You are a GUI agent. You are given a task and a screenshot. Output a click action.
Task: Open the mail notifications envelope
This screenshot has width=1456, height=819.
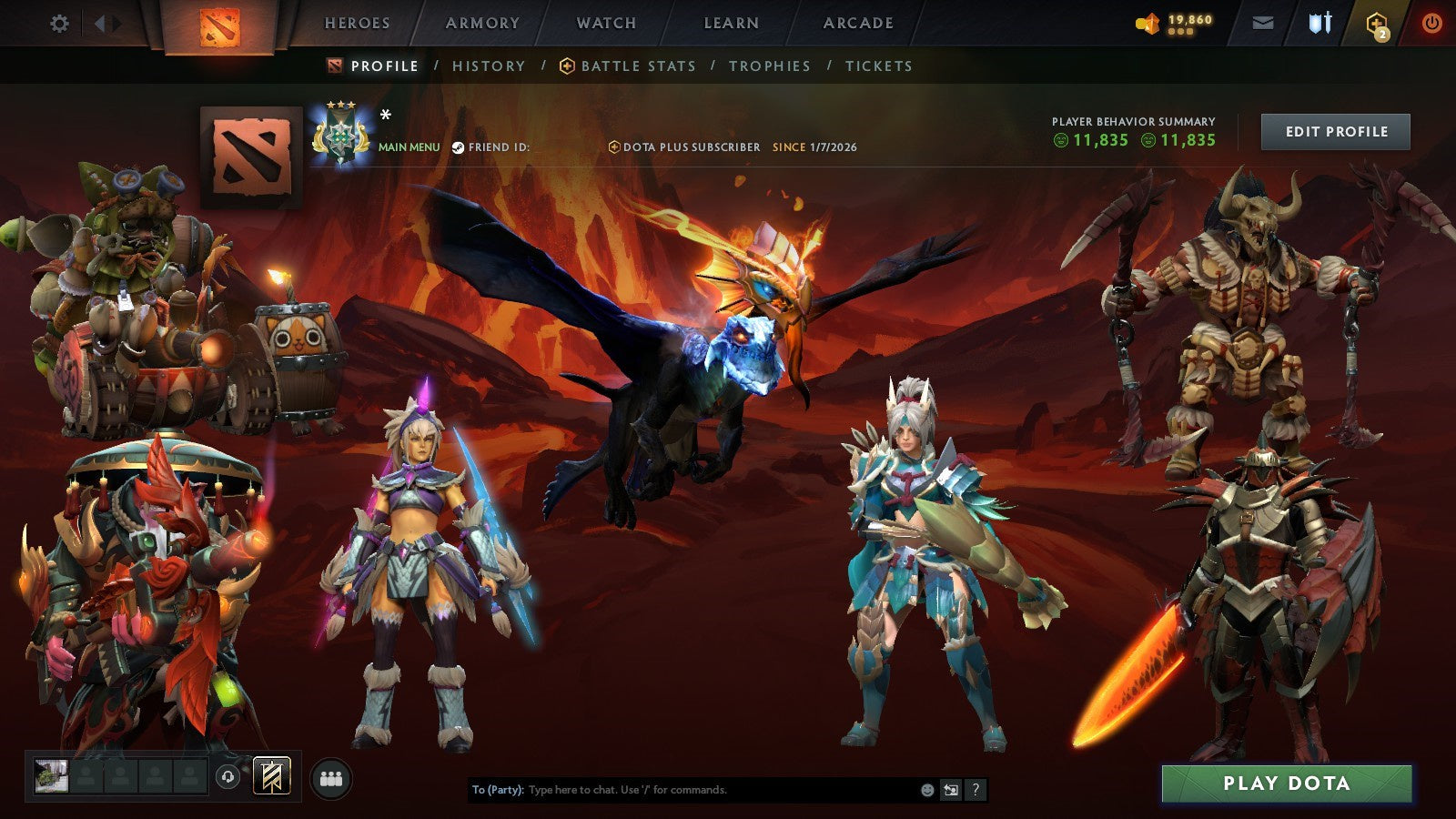tap(1263, 23)
